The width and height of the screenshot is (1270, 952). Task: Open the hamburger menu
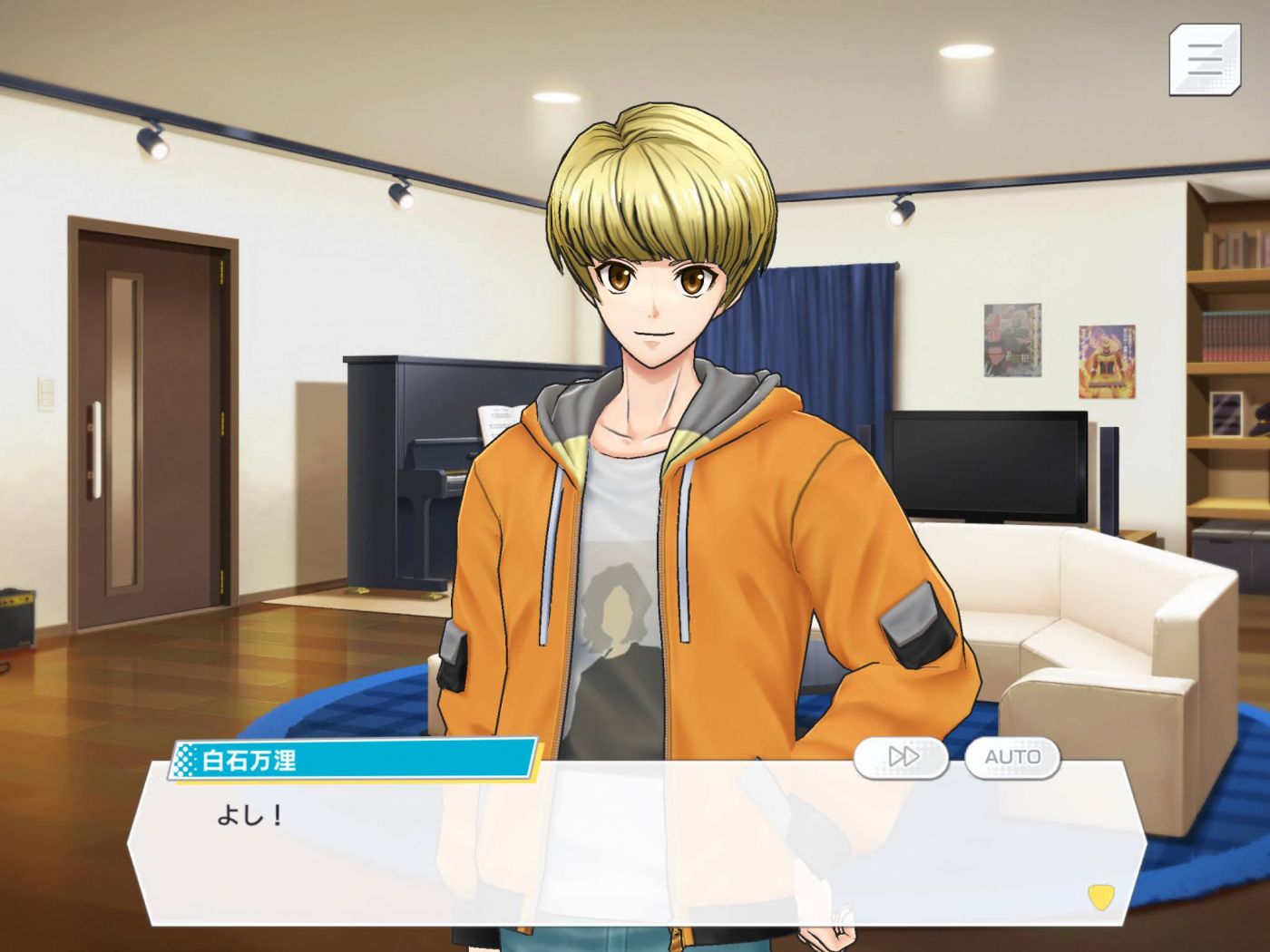(x=1204, y=60)
